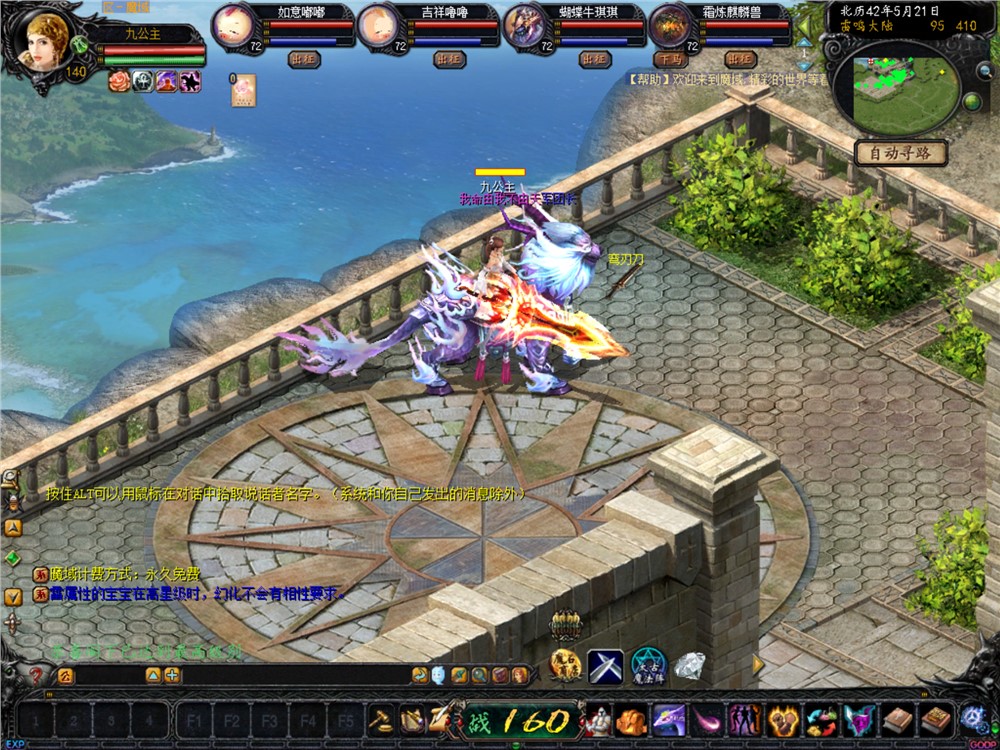Open the gear settings icon

(x=970, y=718)
